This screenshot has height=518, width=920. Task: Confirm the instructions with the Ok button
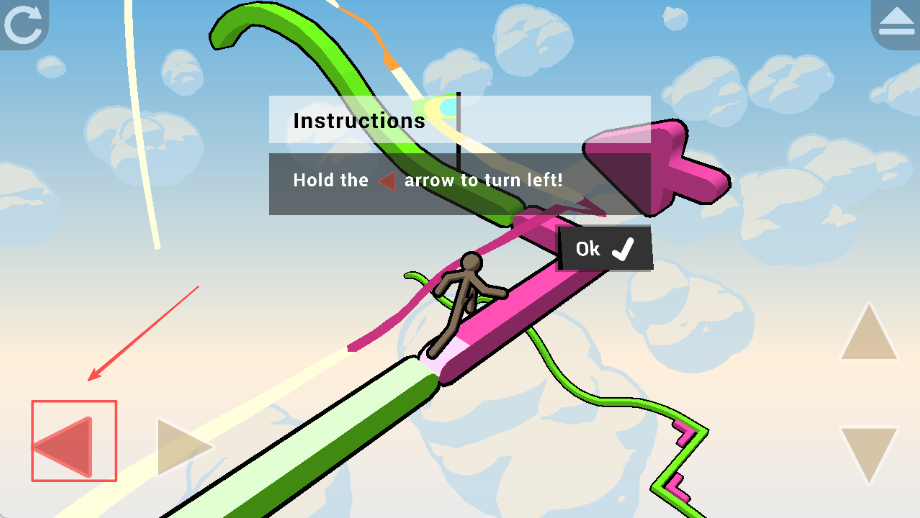click(x=604, y=249)
